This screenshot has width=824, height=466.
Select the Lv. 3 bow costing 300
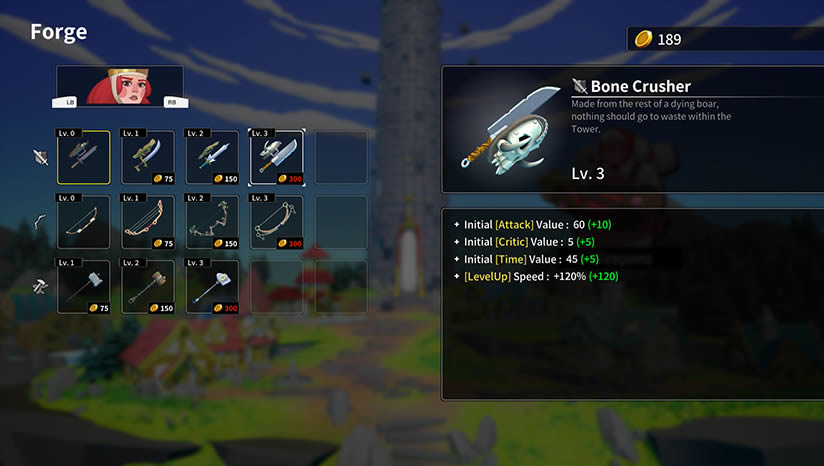276,222
